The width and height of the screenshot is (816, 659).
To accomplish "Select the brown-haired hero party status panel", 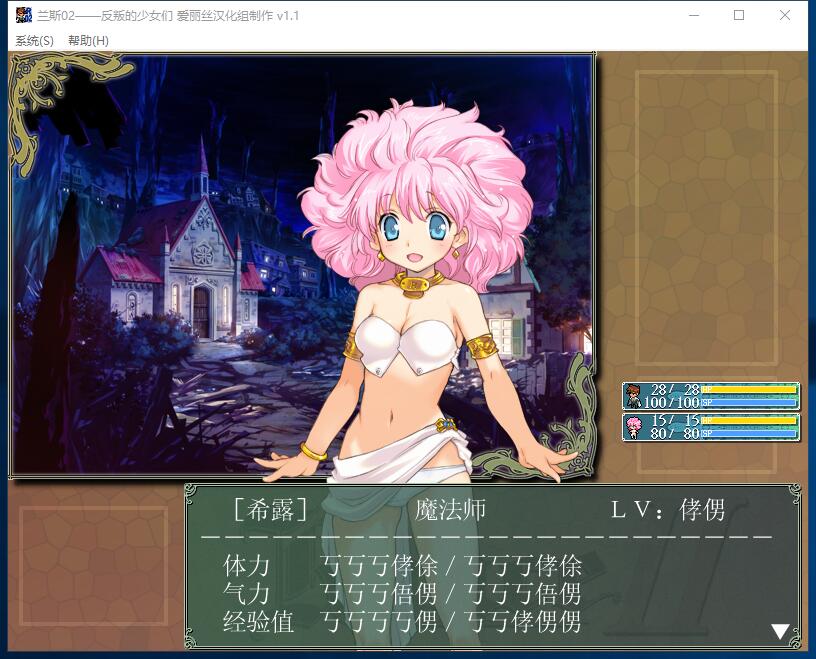I will tap(710, 396).
